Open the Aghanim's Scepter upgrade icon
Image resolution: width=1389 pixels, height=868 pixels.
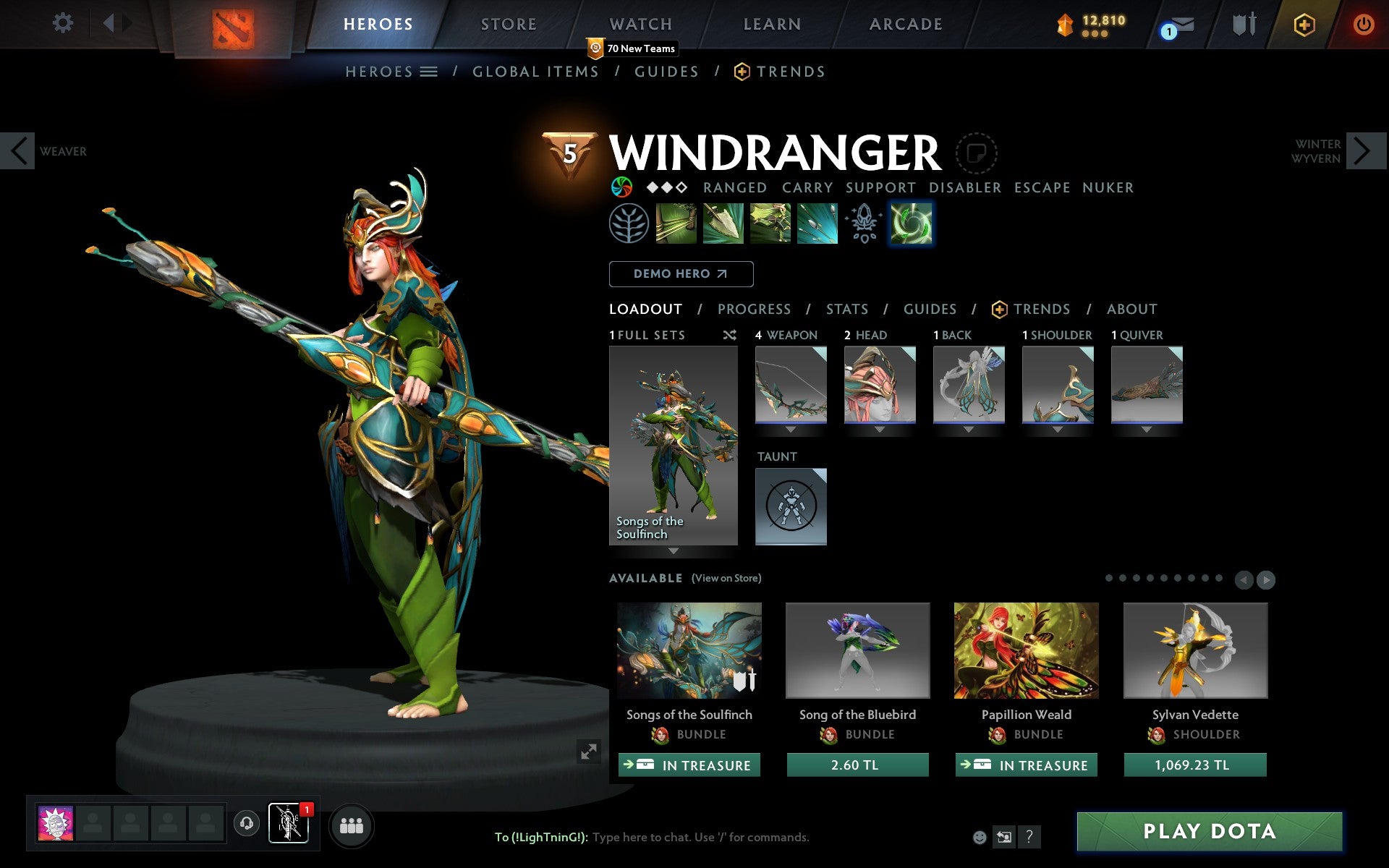864,223
